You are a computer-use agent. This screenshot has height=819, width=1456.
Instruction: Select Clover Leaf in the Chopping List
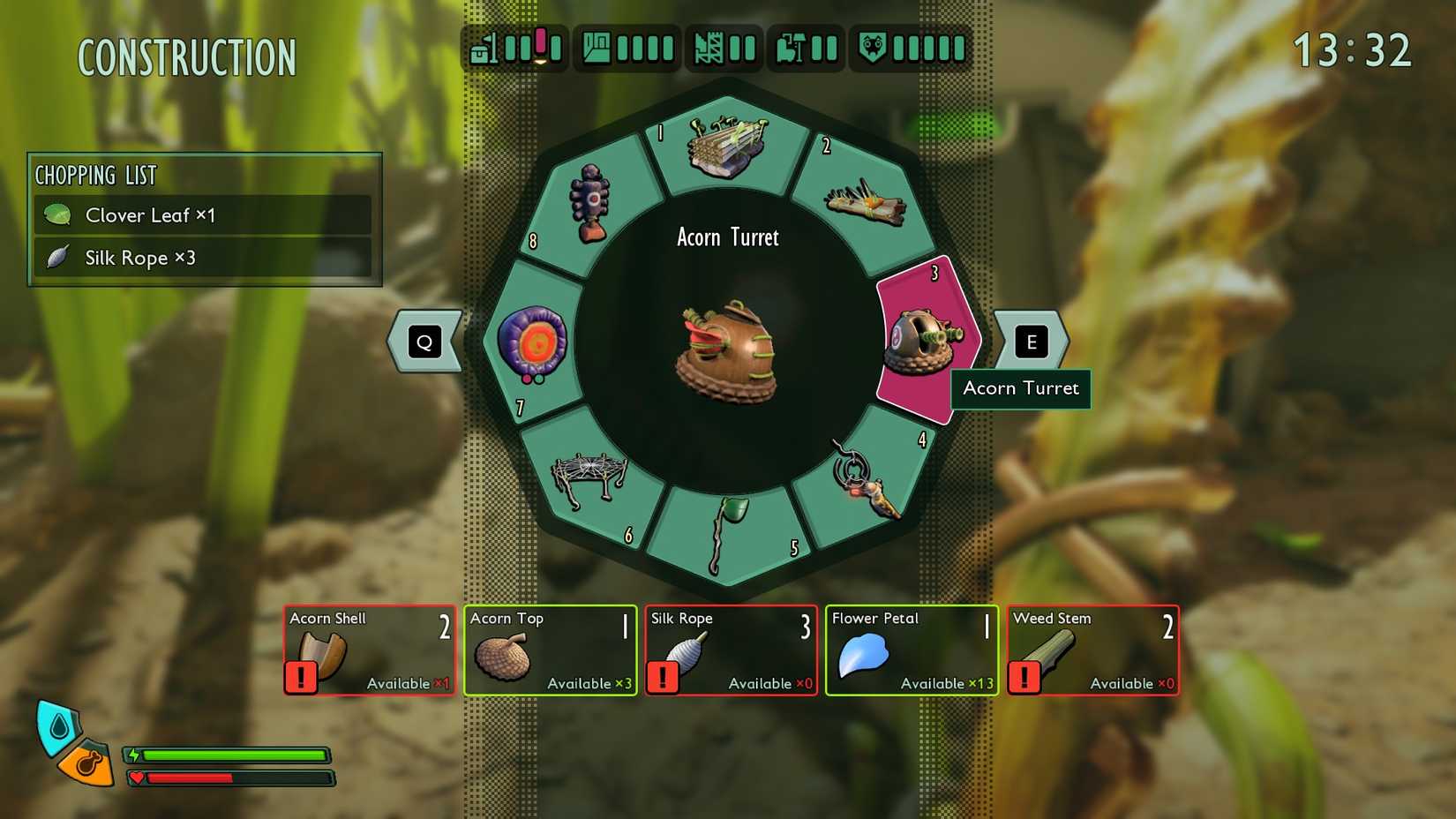203,215
